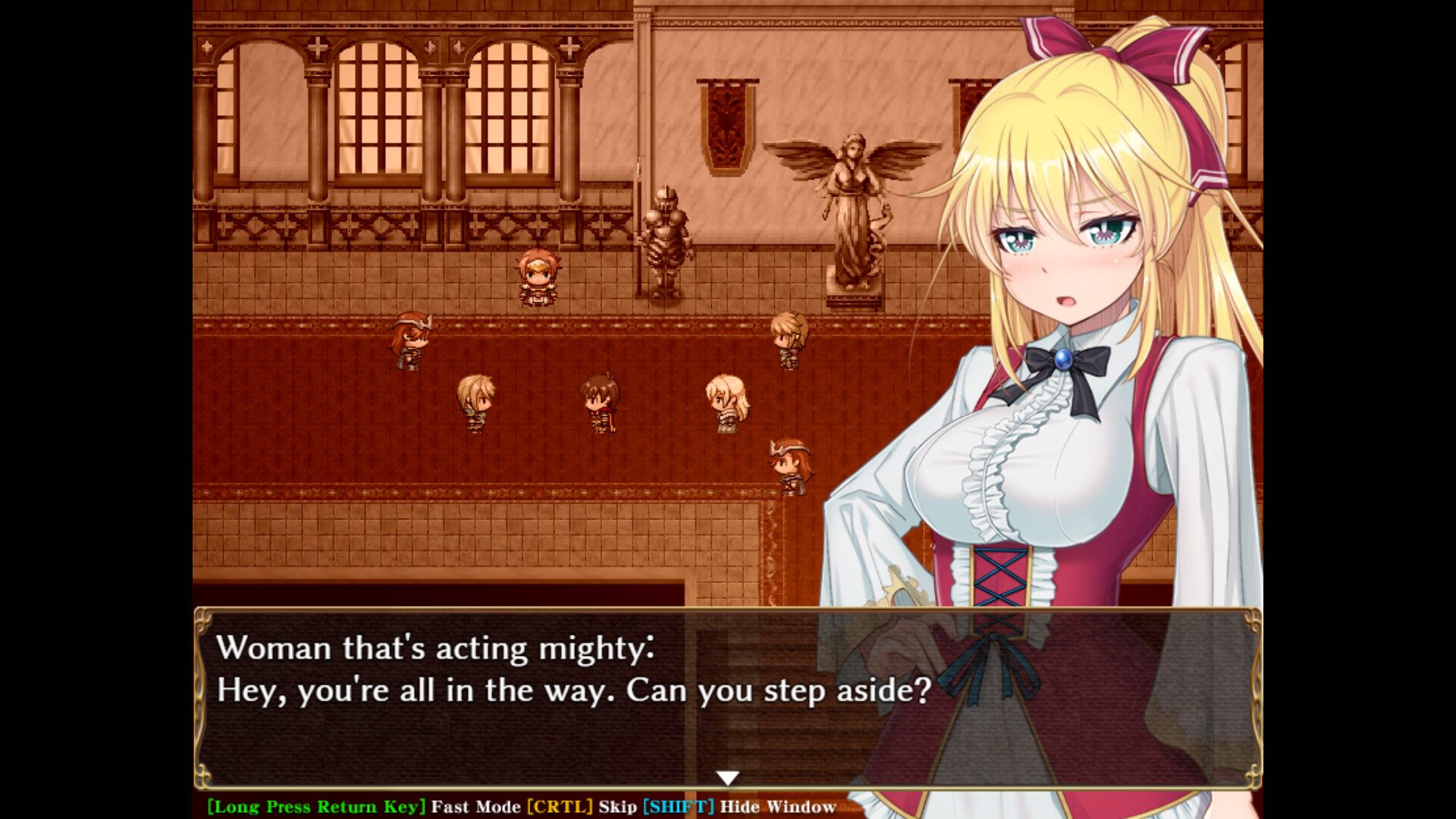The height and width of the screenshot is (819, 1456).
Task: Hide the dialogue window via the SHIFT label
Action: [x=677, y=807]
